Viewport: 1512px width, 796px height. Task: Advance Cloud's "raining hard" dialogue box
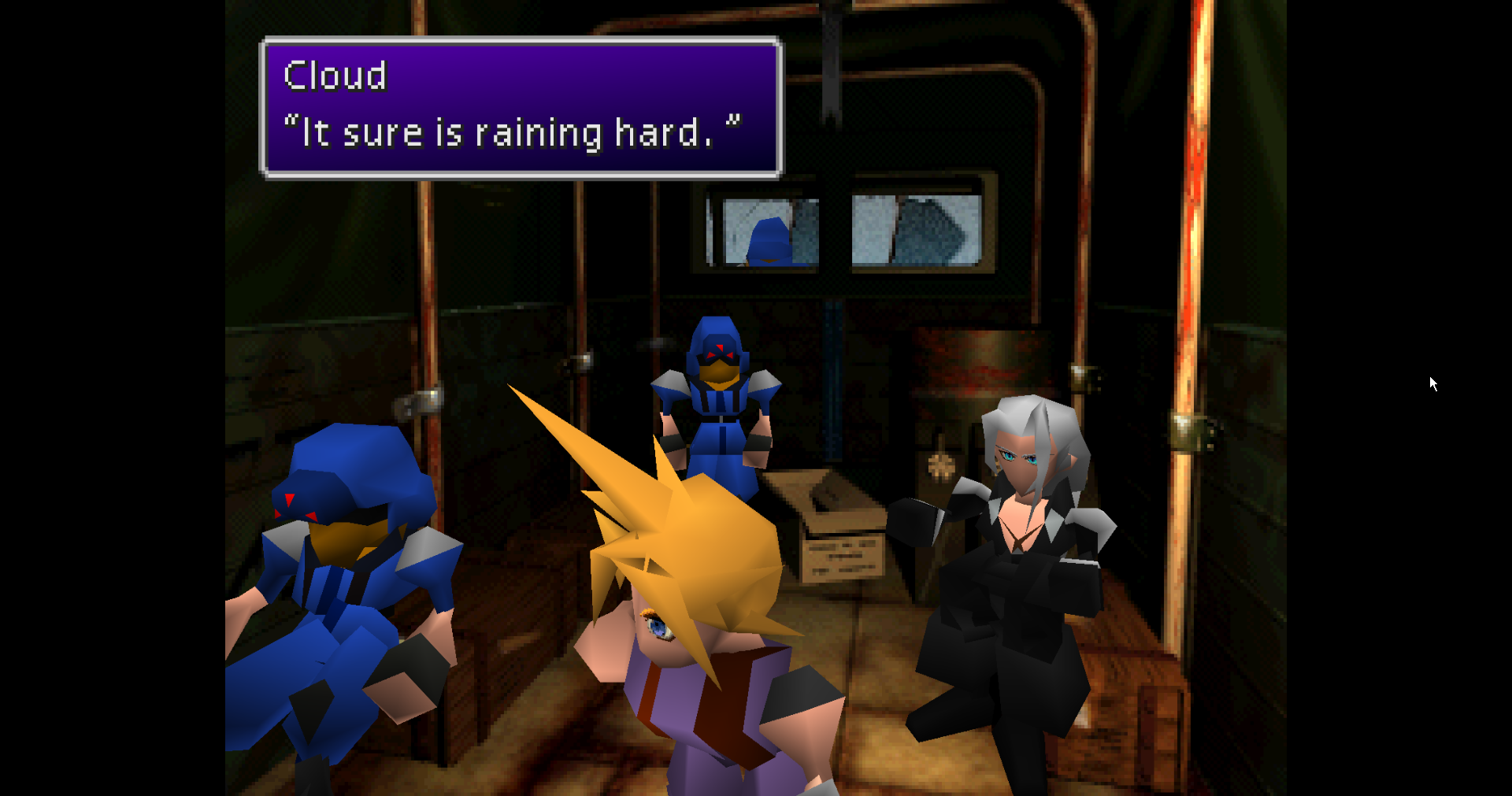[x=521, y=109]
